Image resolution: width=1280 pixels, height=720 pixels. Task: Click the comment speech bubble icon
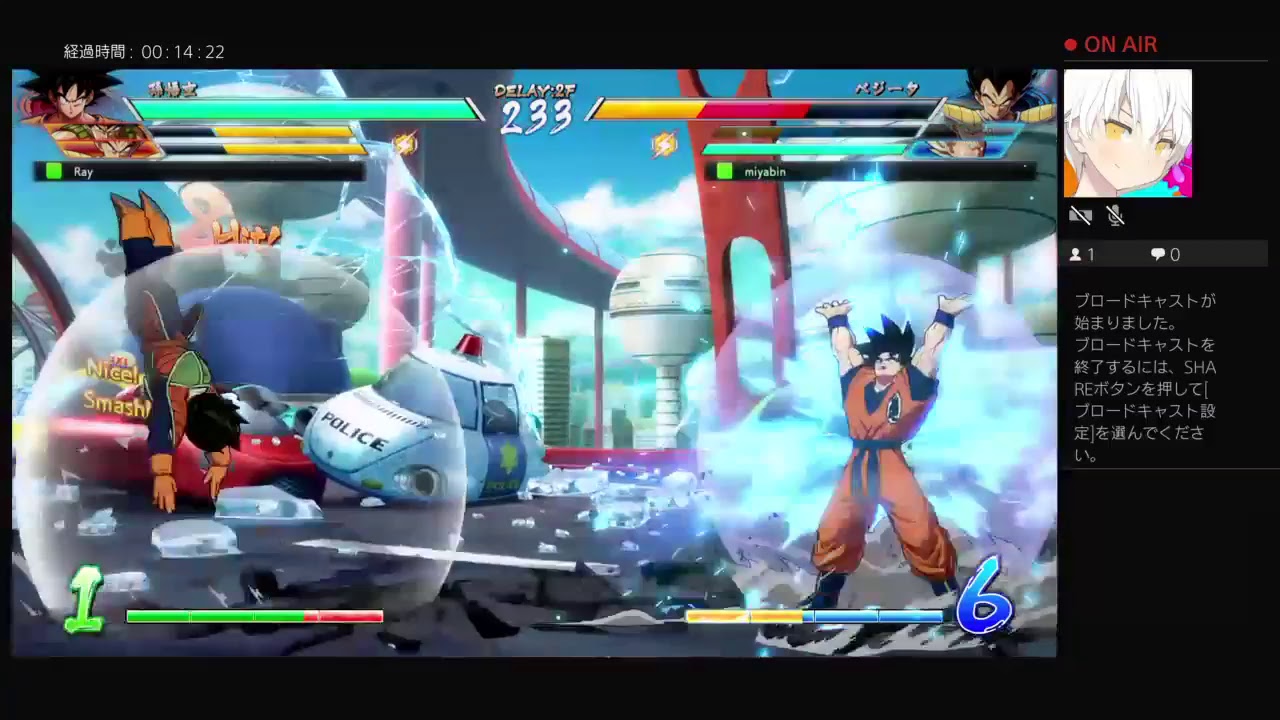click(1157, 254)
